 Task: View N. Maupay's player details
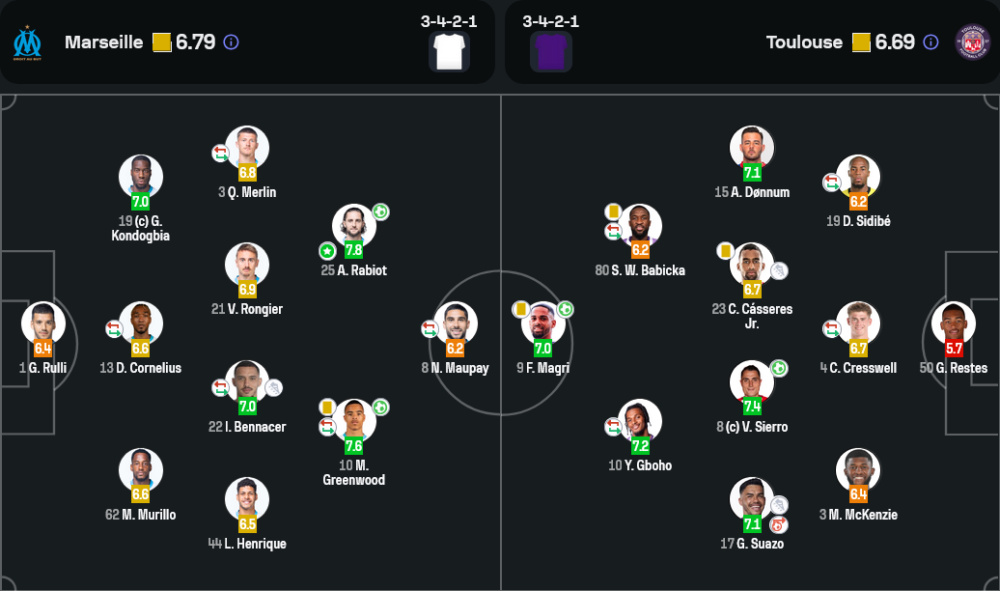pyautogui.click(x=455, y=323)
